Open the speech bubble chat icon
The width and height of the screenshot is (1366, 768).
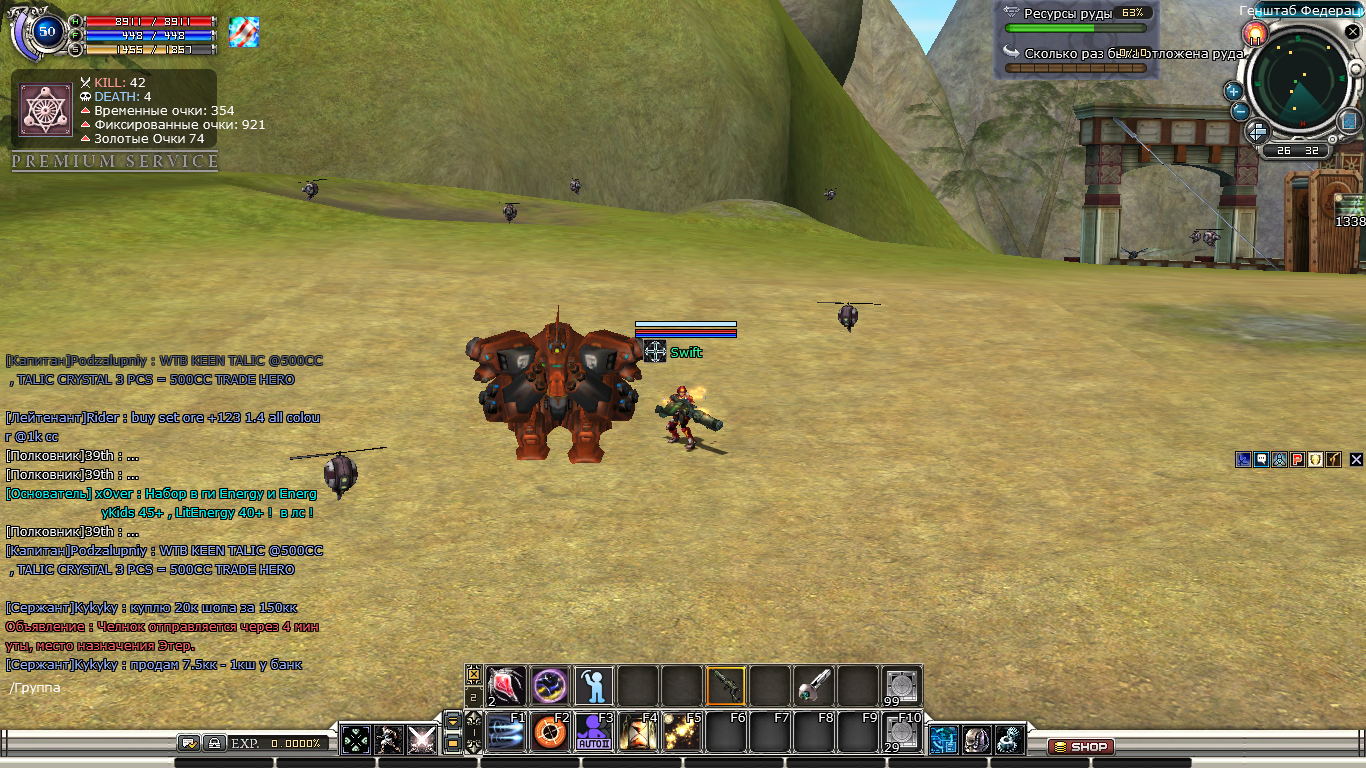(x=1261, y=460)
